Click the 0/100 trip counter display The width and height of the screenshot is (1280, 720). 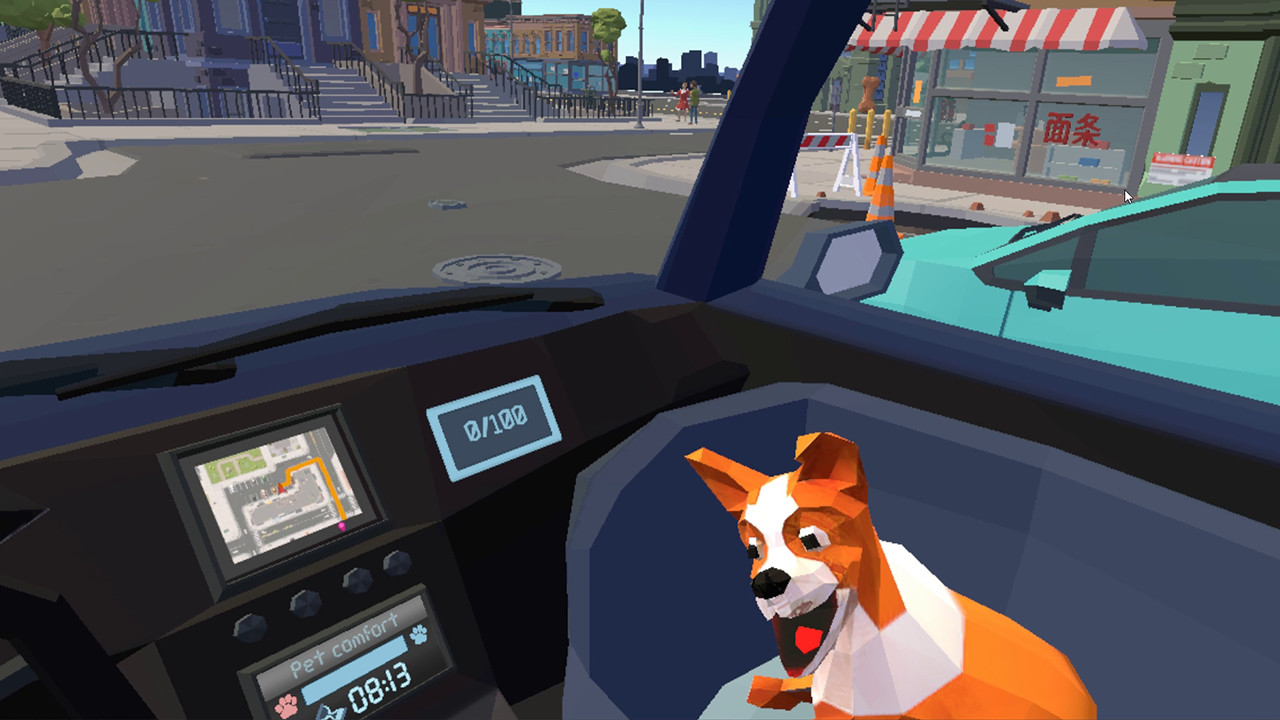click(x=497, y=419)
